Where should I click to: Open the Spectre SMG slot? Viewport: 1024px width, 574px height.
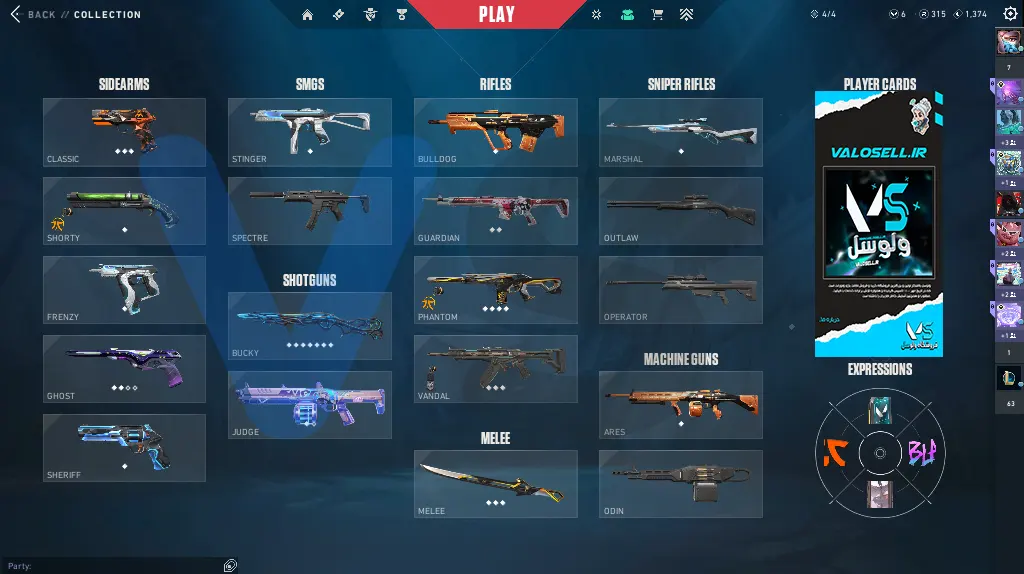click(x=309, y=211)
